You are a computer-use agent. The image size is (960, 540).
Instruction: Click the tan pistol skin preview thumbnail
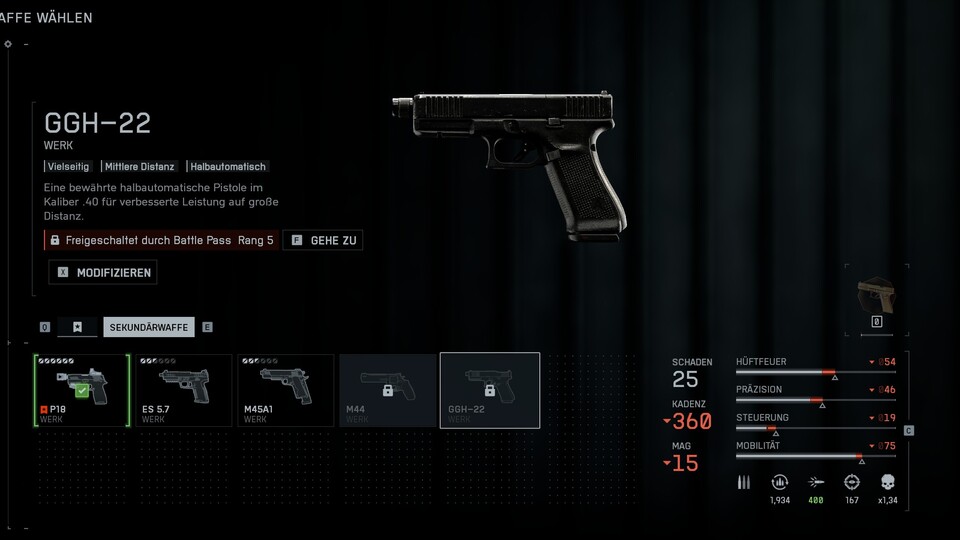[877, 297]
